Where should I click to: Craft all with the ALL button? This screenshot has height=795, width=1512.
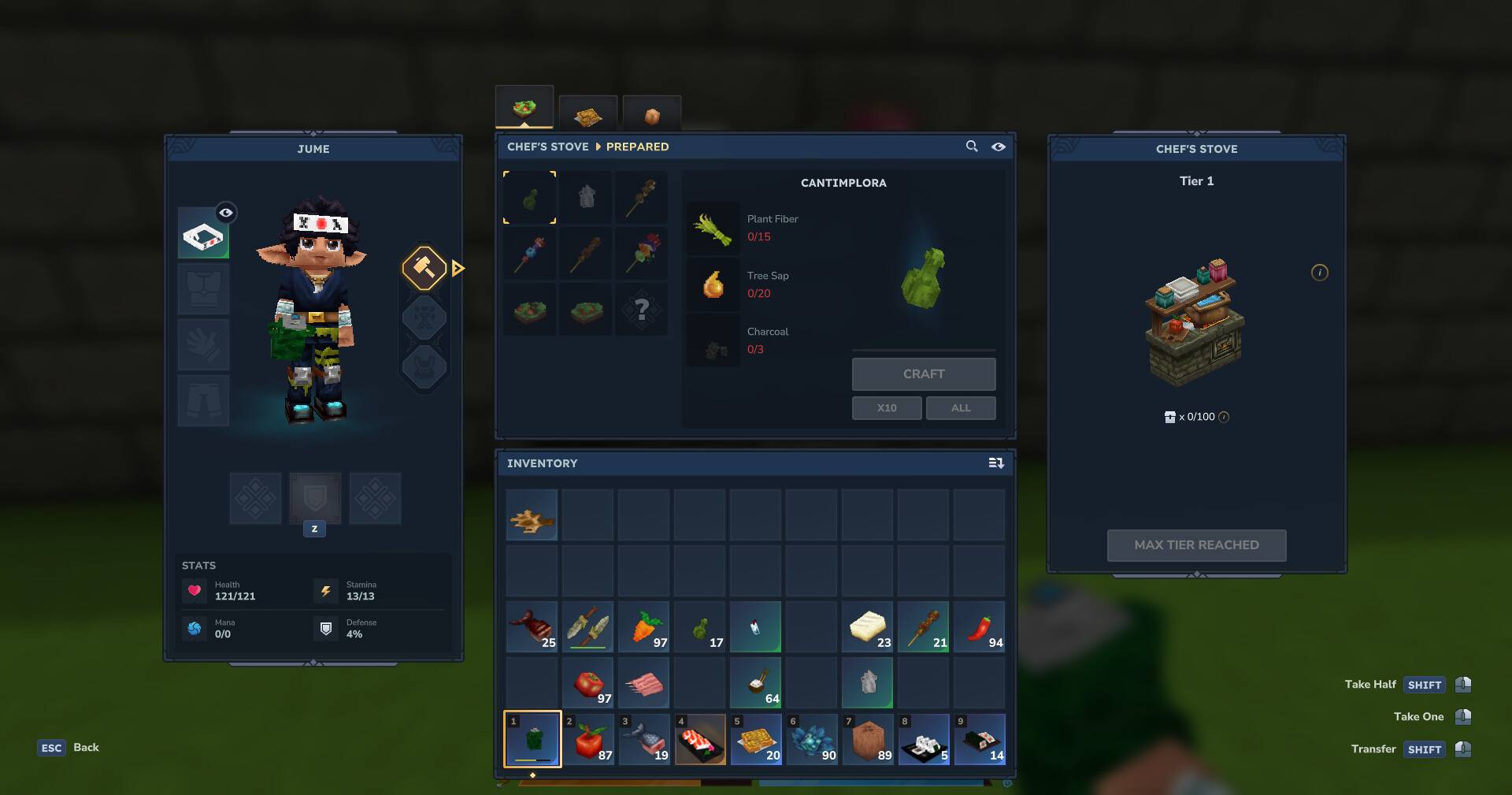(x=960, y=408)
